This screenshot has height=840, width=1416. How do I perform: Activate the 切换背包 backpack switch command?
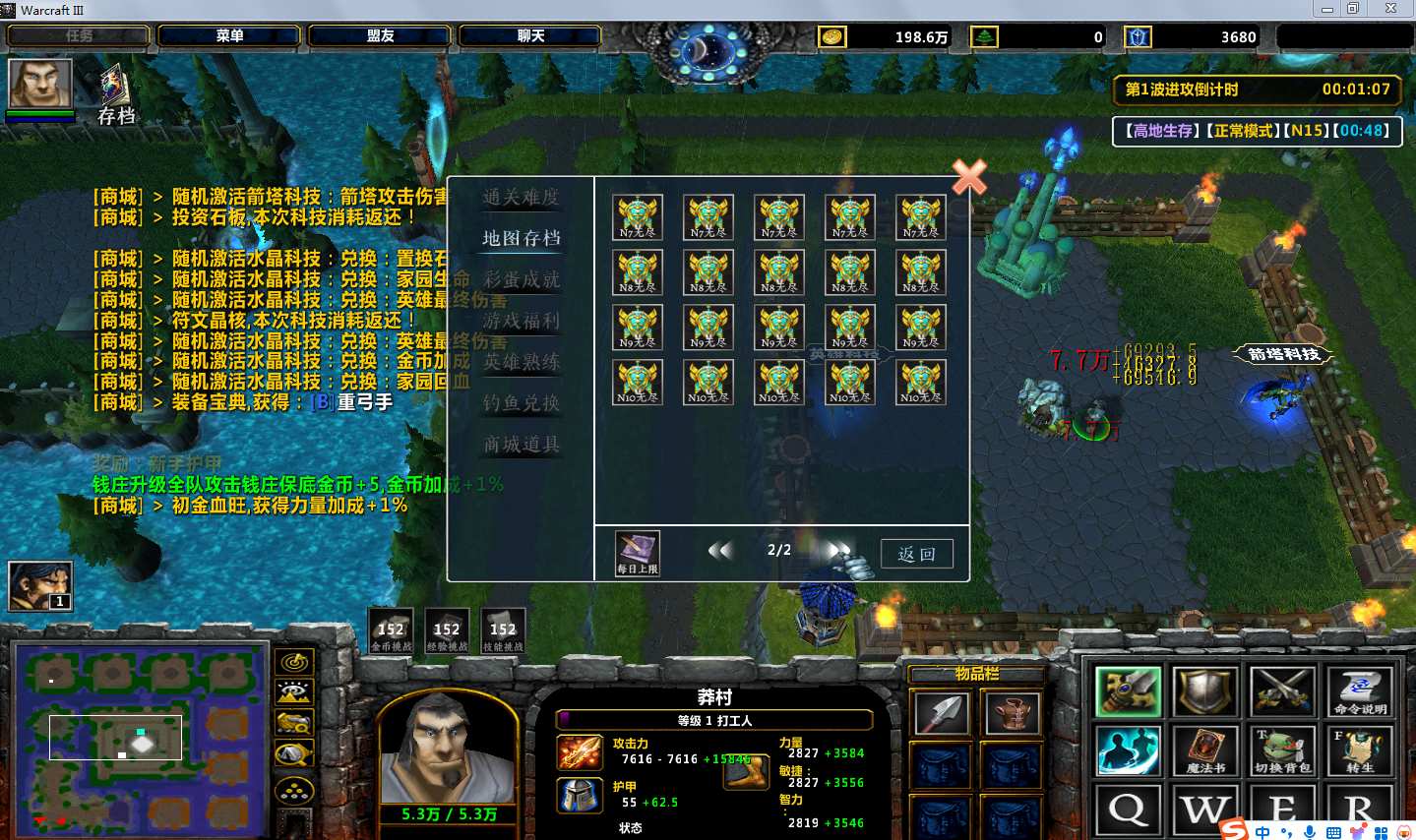(1282, 750)
